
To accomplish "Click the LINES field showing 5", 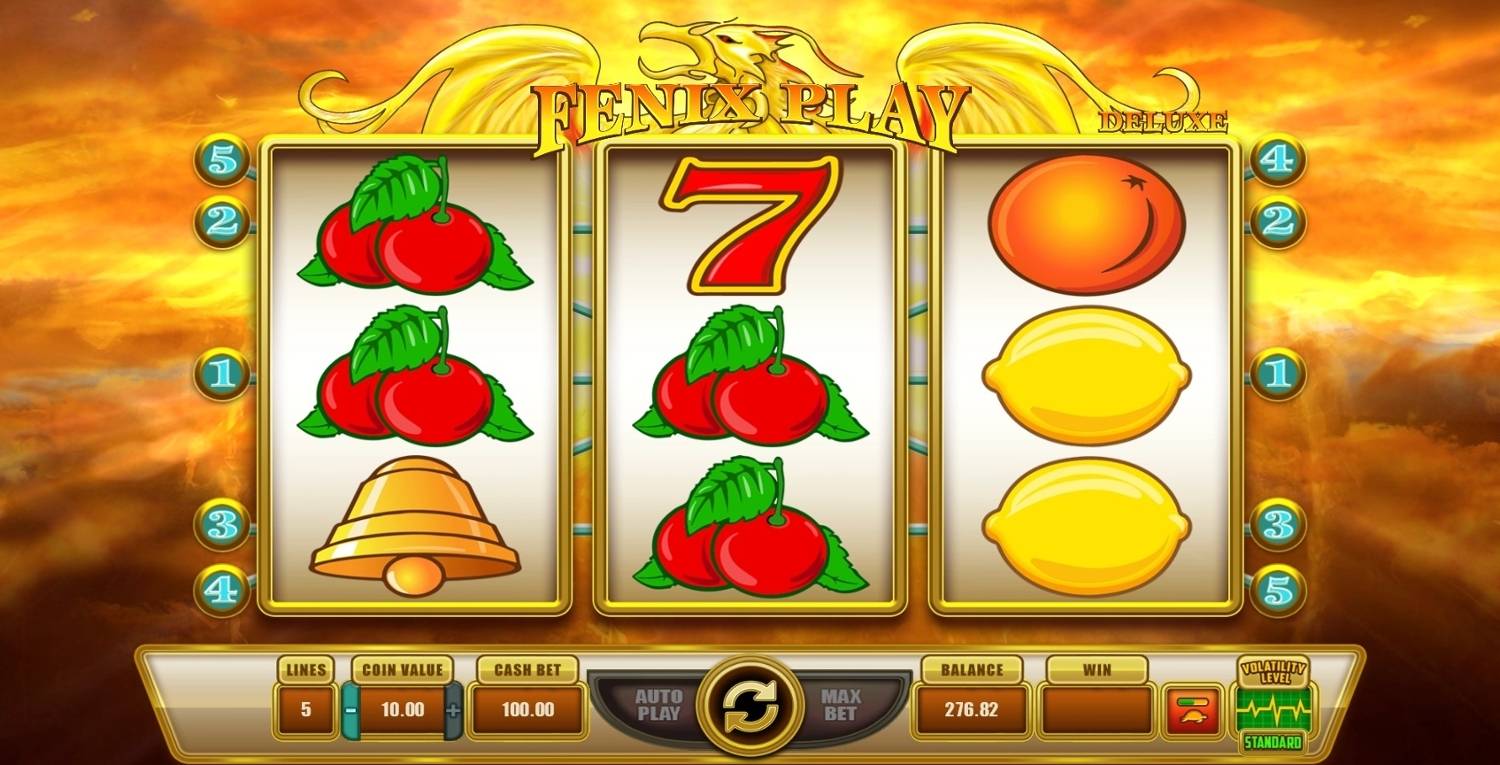I will point(305,710).
